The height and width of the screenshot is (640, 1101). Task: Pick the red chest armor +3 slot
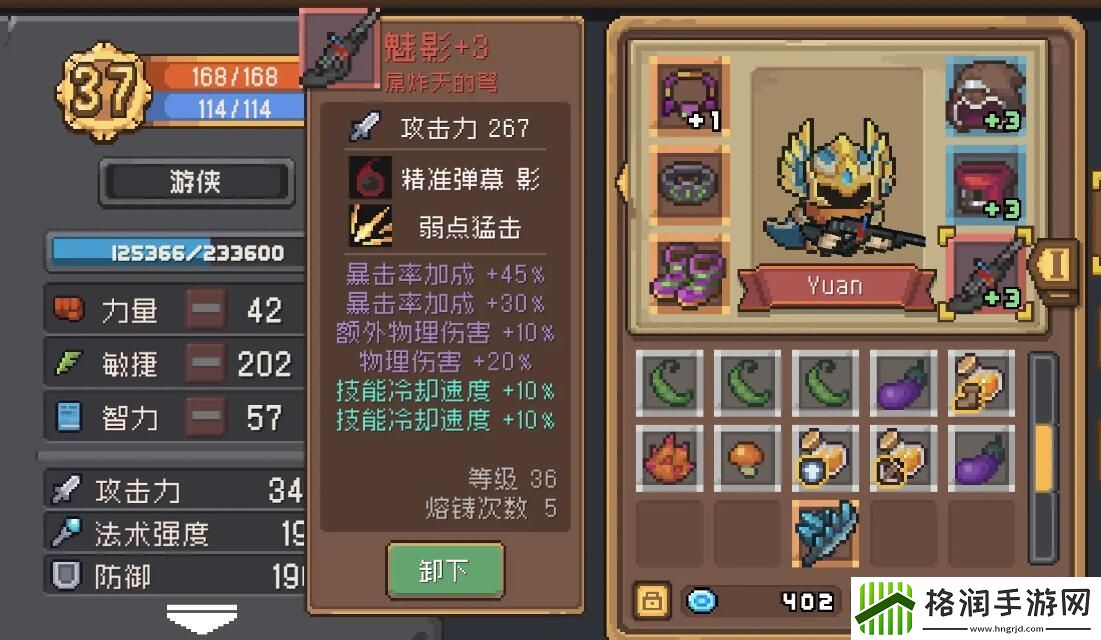coord(984,186)
